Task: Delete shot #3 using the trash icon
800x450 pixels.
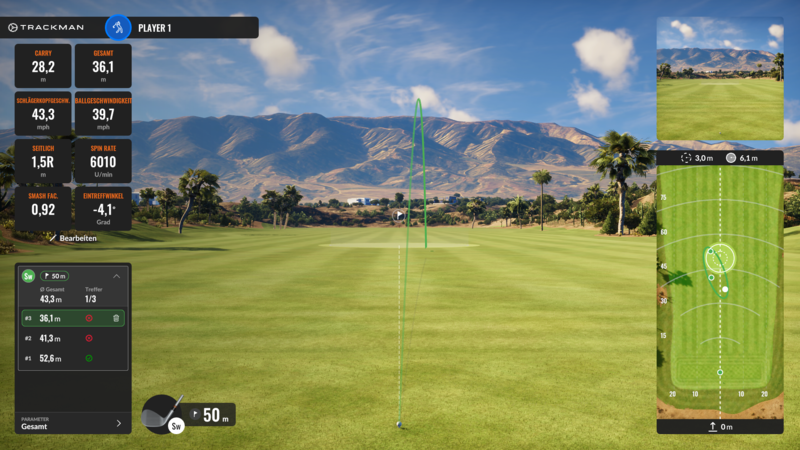Action: [116, 318]
